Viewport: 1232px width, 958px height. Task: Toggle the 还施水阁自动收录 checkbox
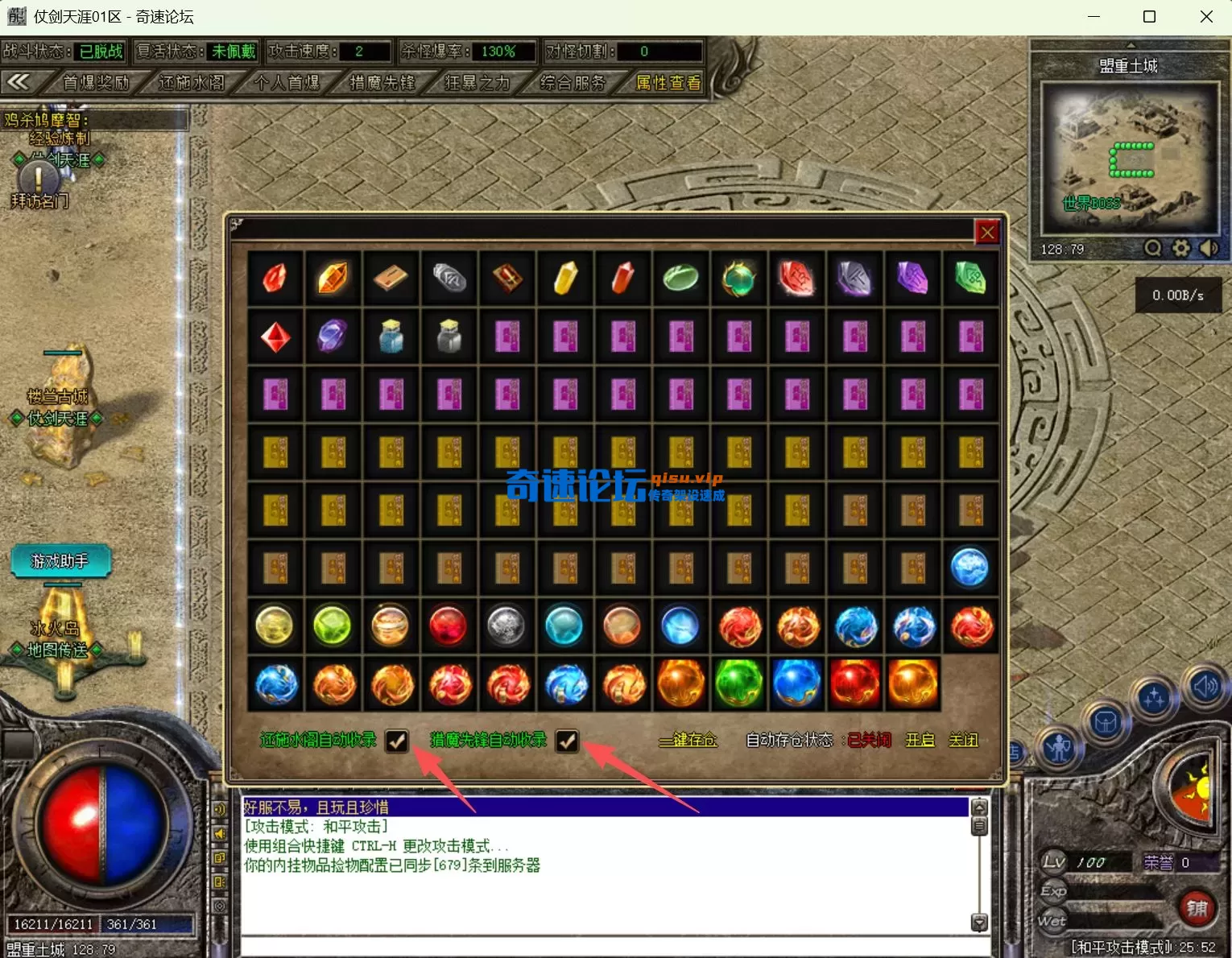click(x=397, y=741)
